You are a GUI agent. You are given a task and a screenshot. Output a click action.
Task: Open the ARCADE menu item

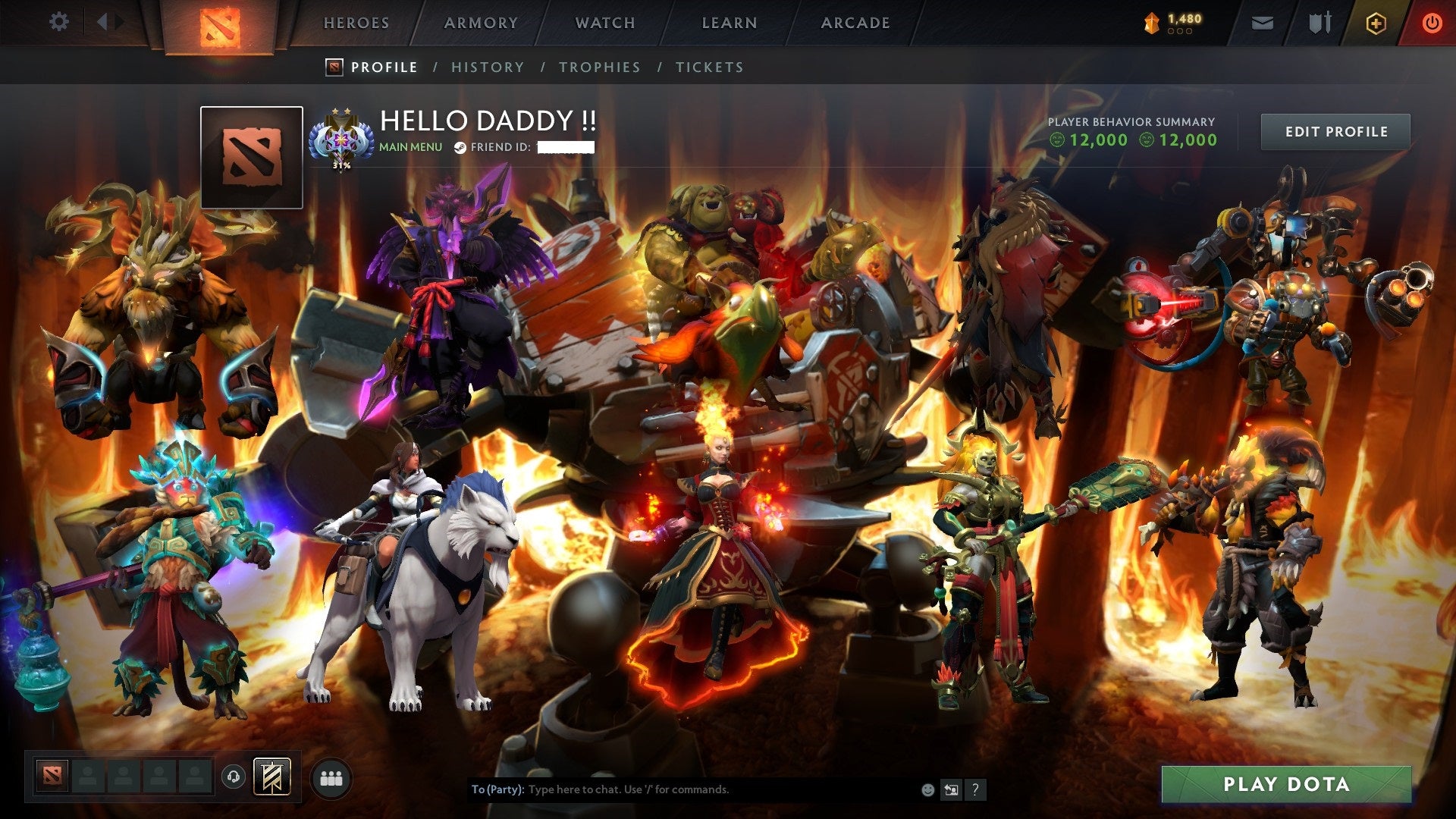tap(855, 23)
